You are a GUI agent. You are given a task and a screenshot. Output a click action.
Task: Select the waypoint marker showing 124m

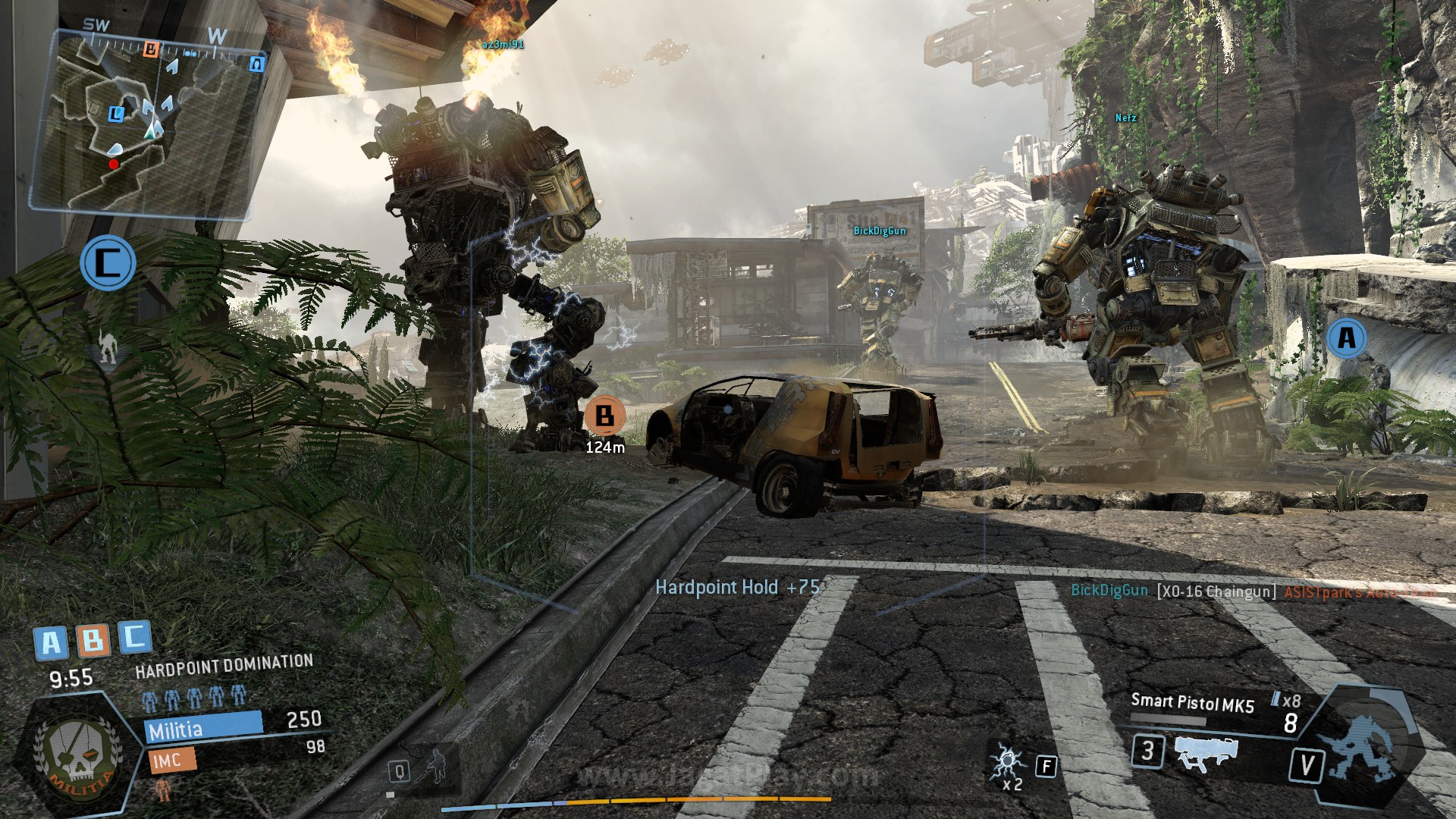click(x=604, y=416)
